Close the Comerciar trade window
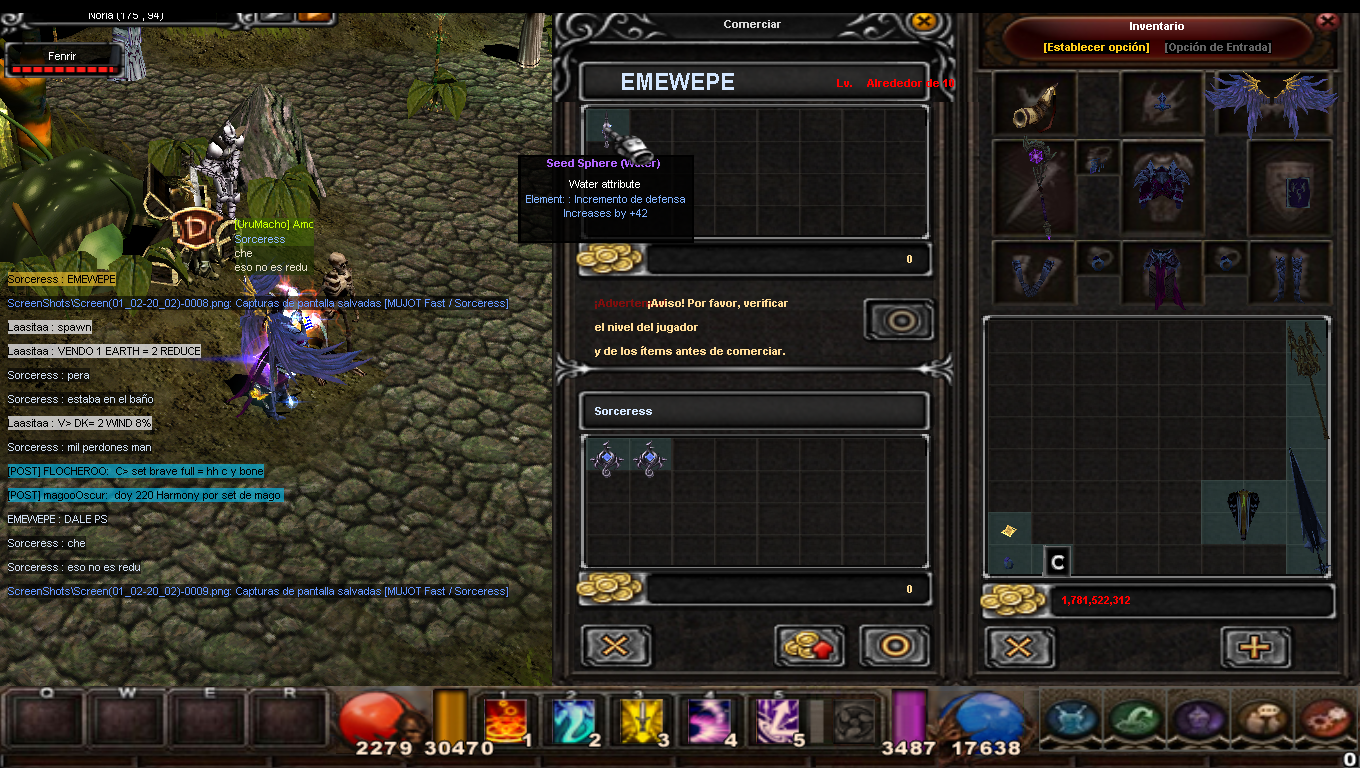Image resolution: width=1360 pixels, height=768 pixels. [x=924, y=21]
